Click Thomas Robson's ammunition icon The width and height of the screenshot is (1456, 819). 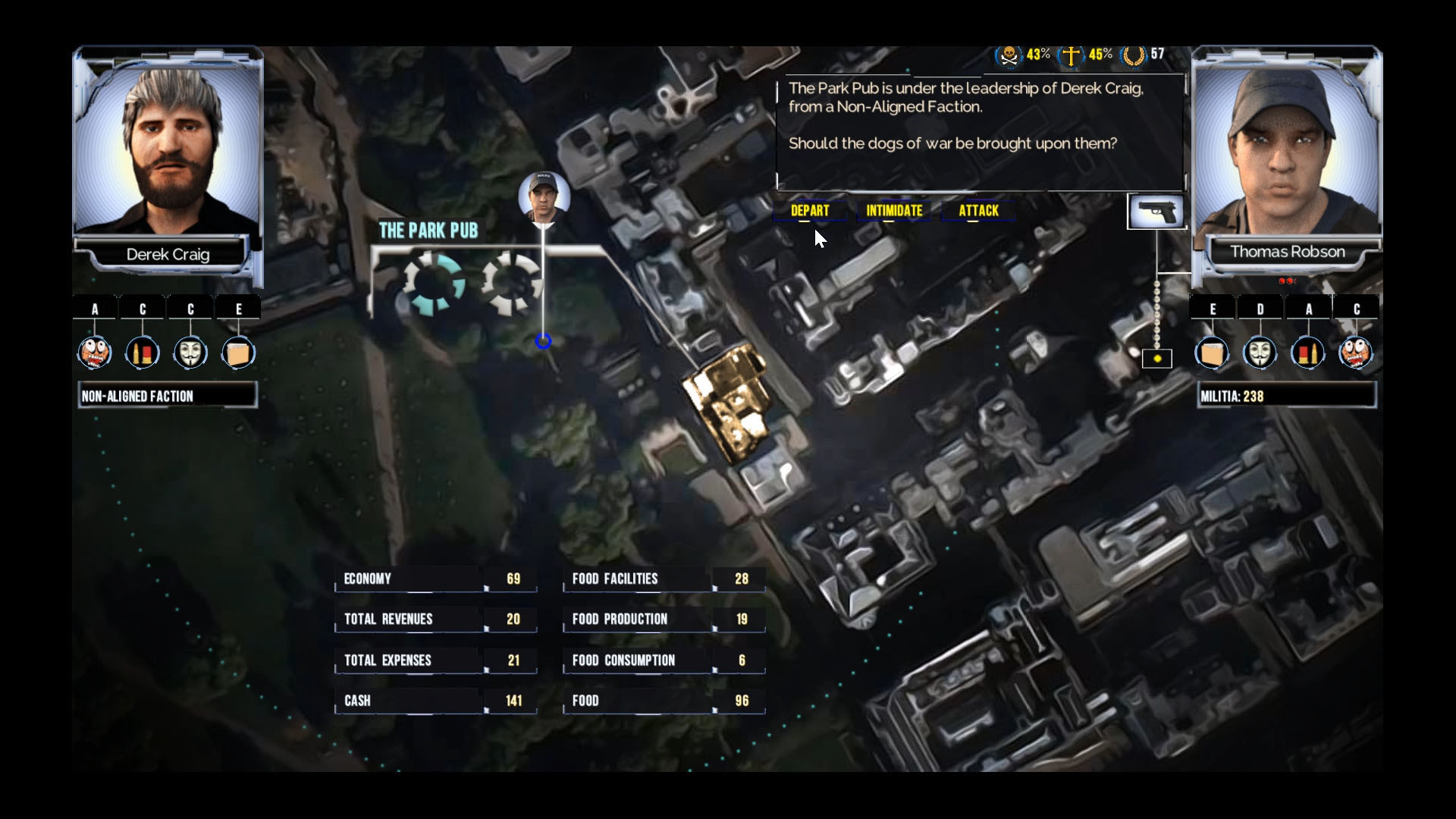(1309, 352)
